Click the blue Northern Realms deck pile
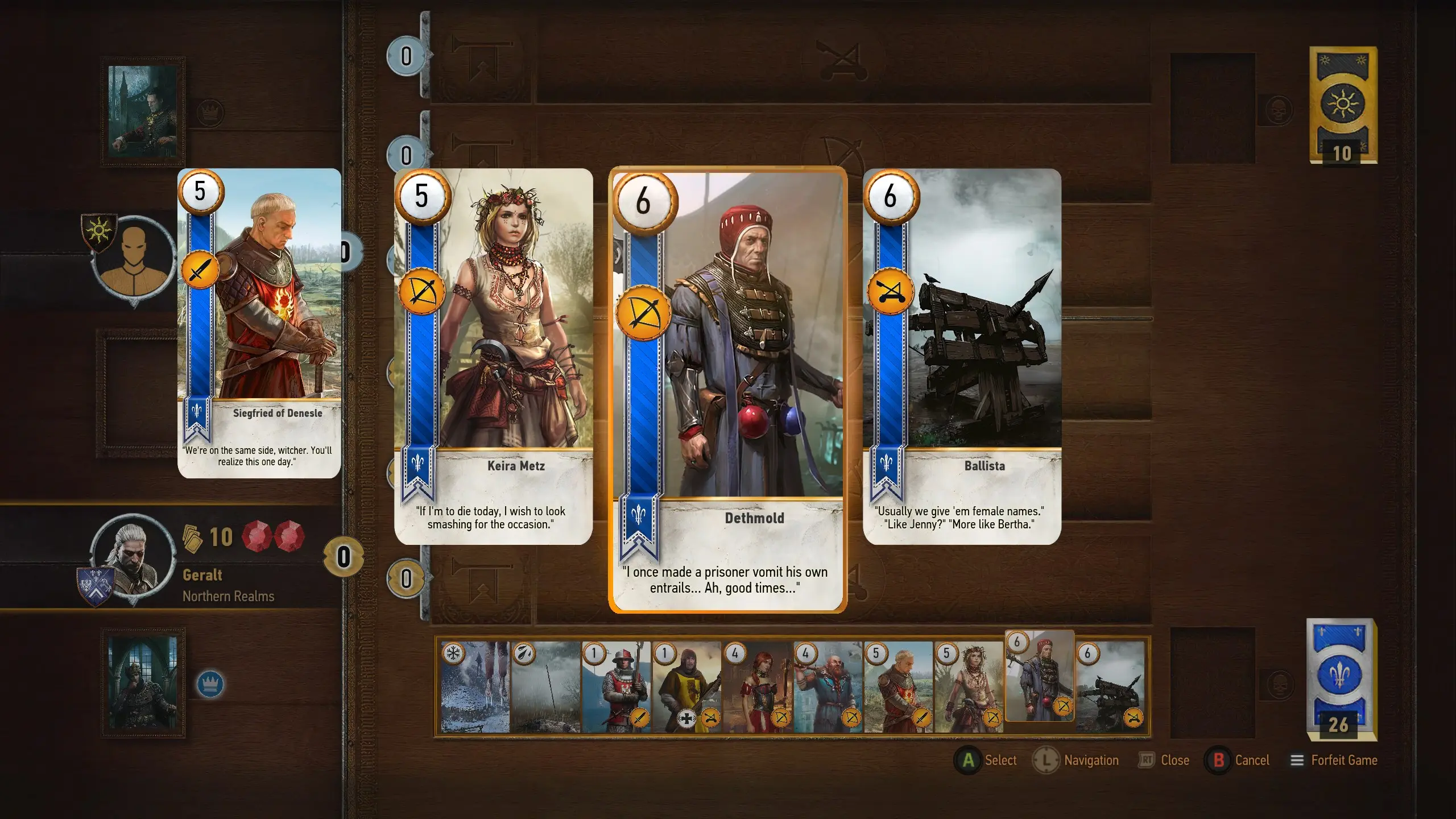 pos(1341,679)
